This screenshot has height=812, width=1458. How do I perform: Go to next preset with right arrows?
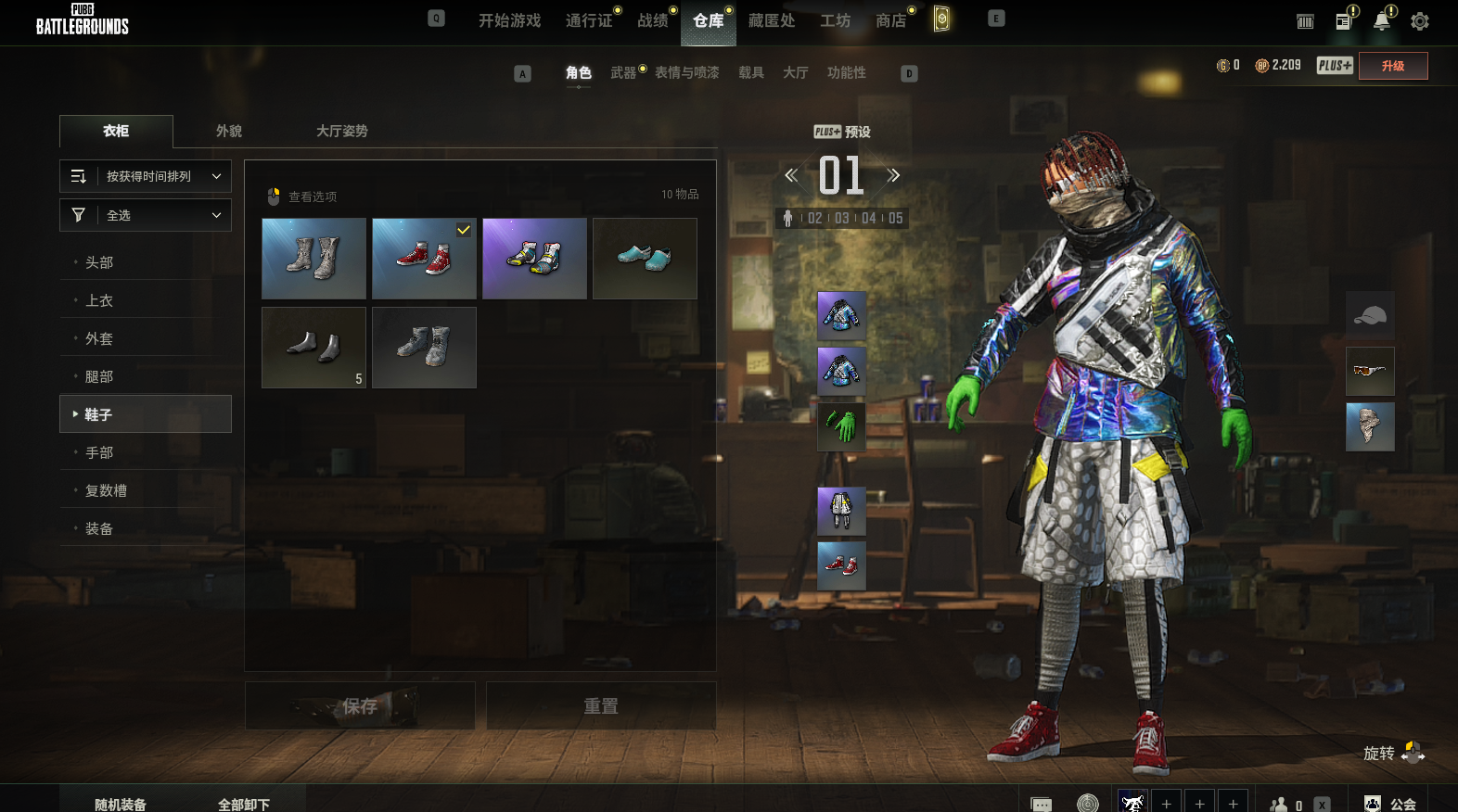tap(893, 175)
